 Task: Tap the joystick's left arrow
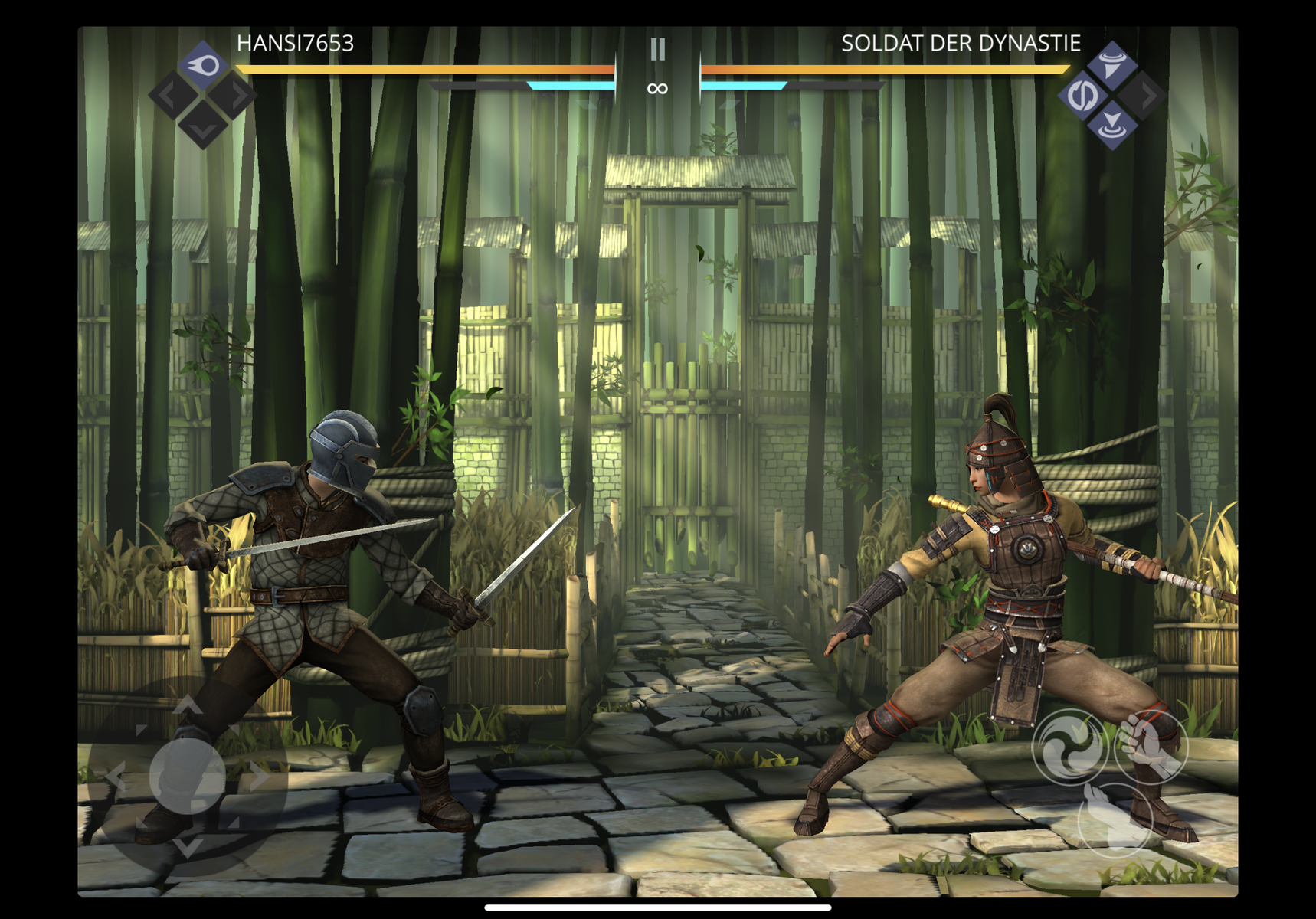coord(116,777)
